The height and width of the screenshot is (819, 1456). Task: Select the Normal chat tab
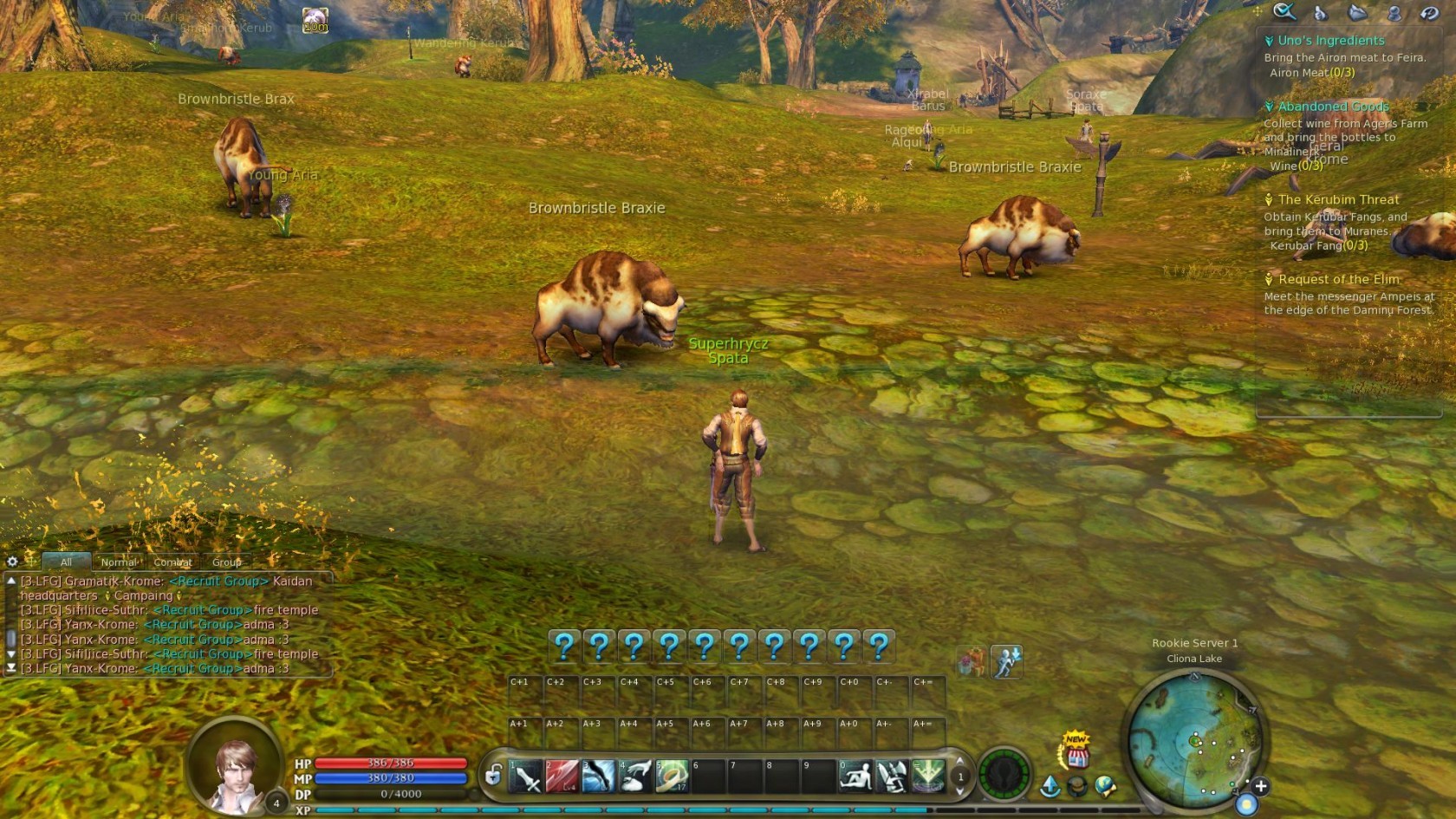pos(119,562)
